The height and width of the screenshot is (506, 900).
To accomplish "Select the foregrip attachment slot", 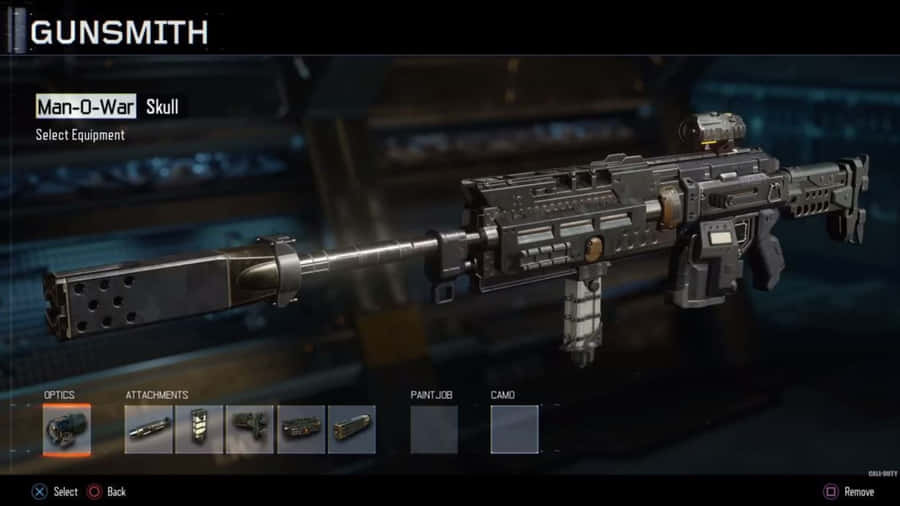I will coord(200,429).
